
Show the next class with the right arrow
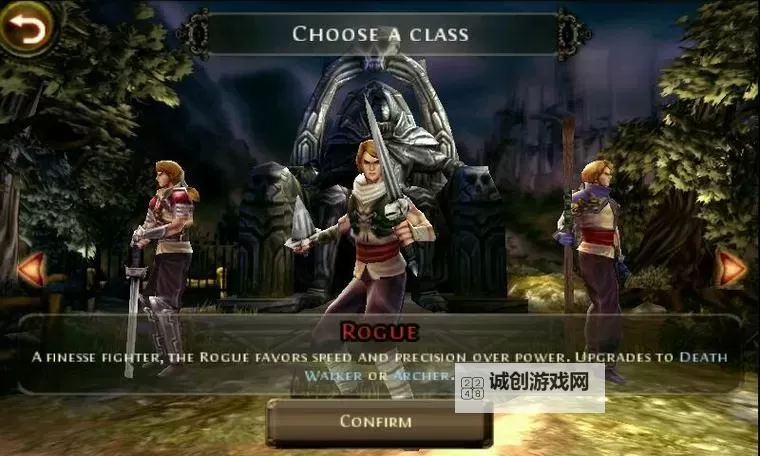[x=733, y=267]
